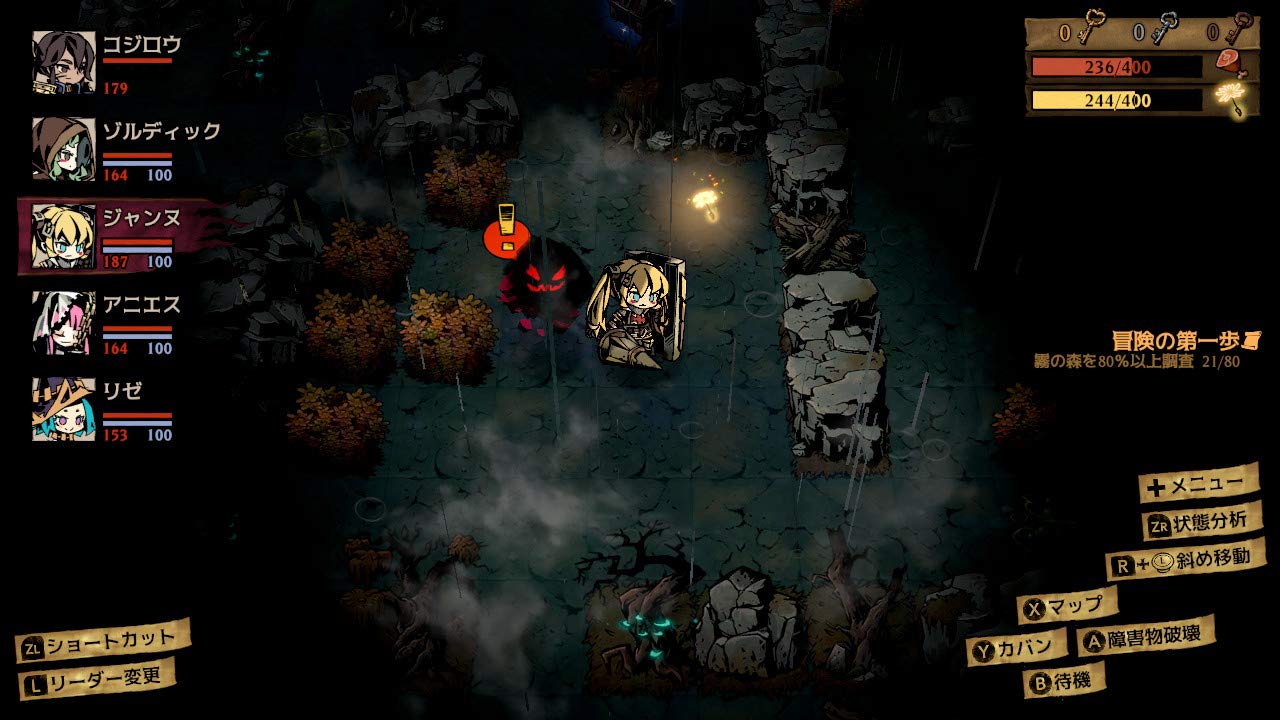Image resolution: width=1280 pixels, height=720 pixels.
Task: Open the メニュー button
Action: tap(1199, 485)
